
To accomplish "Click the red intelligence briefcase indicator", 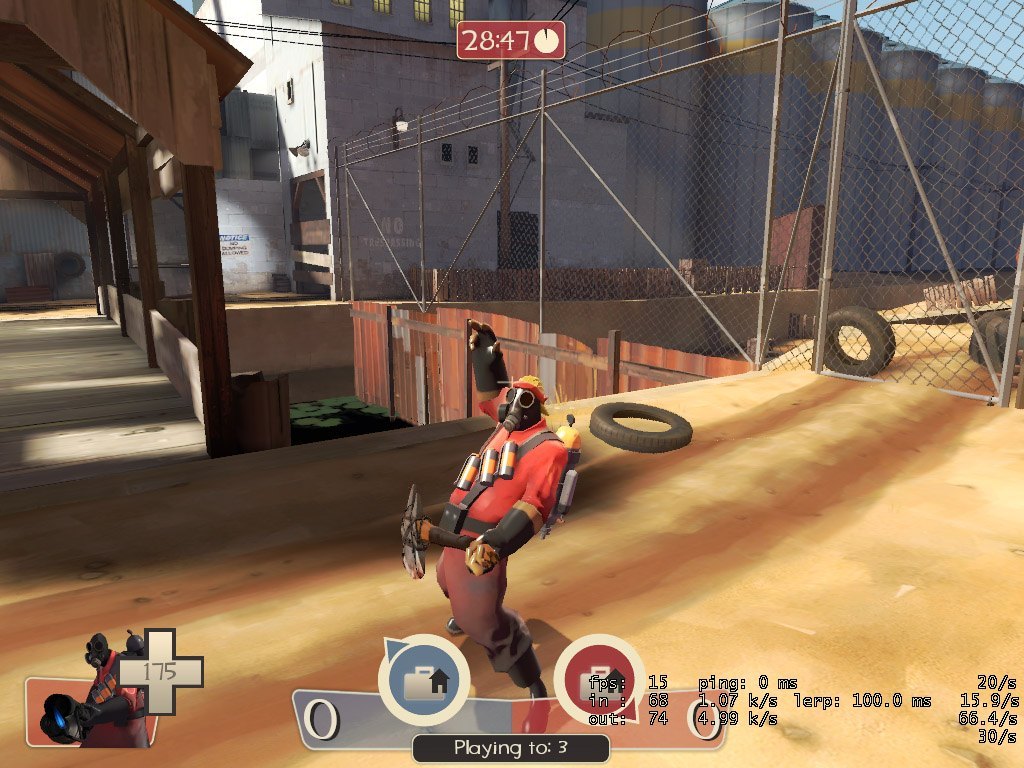I will [x=598, y=680].
